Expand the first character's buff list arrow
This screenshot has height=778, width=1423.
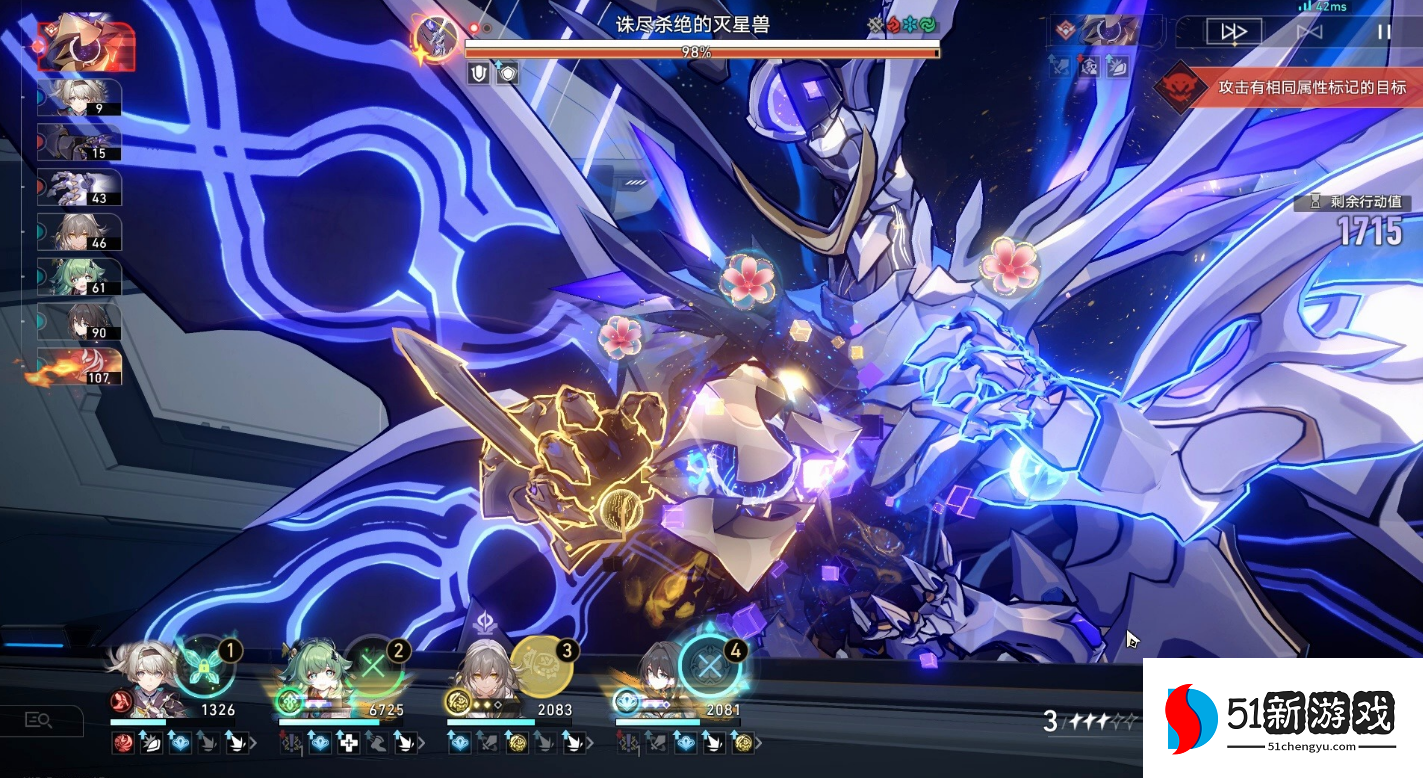click(253, 743)
